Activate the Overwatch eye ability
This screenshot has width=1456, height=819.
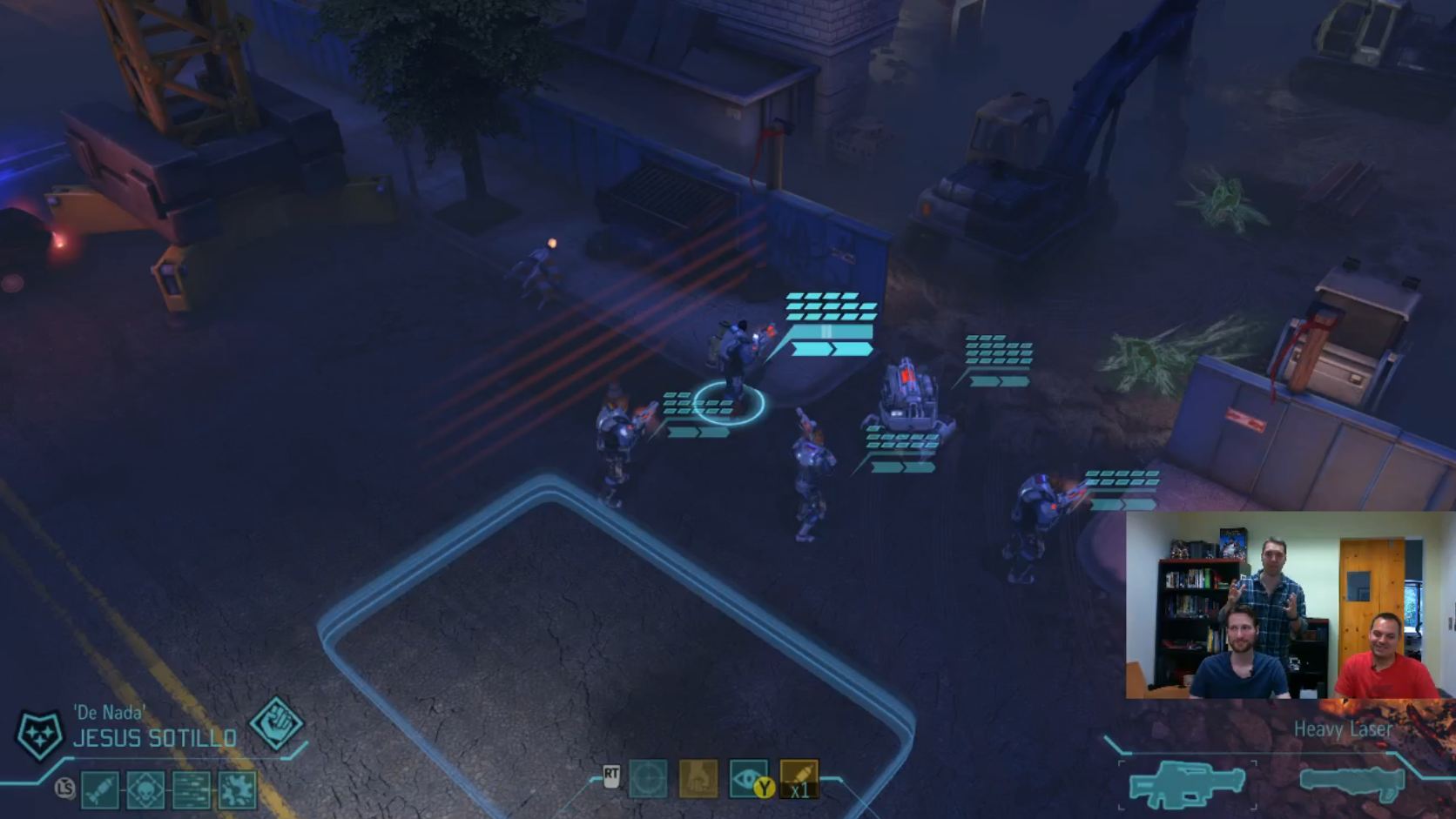click(748, 779)
